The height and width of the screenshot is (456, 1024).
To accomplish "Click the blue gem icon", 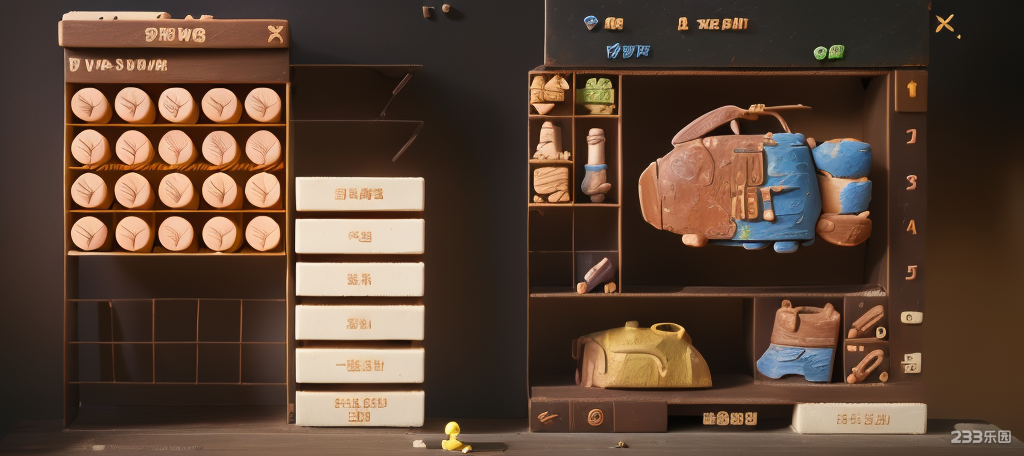I will (x=590, y=20).
